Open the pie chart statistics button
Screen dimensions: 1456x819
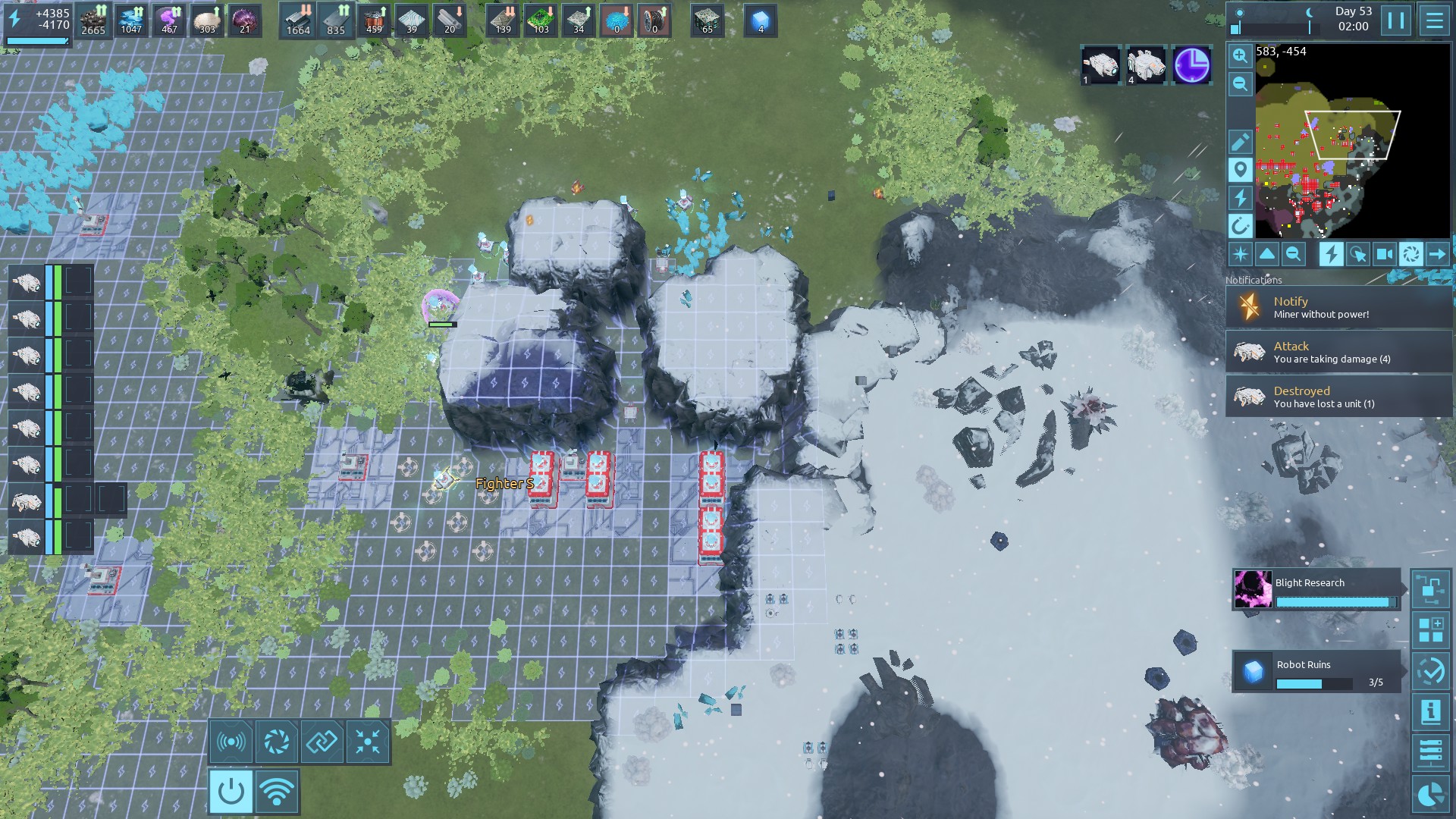[1430, 794]
